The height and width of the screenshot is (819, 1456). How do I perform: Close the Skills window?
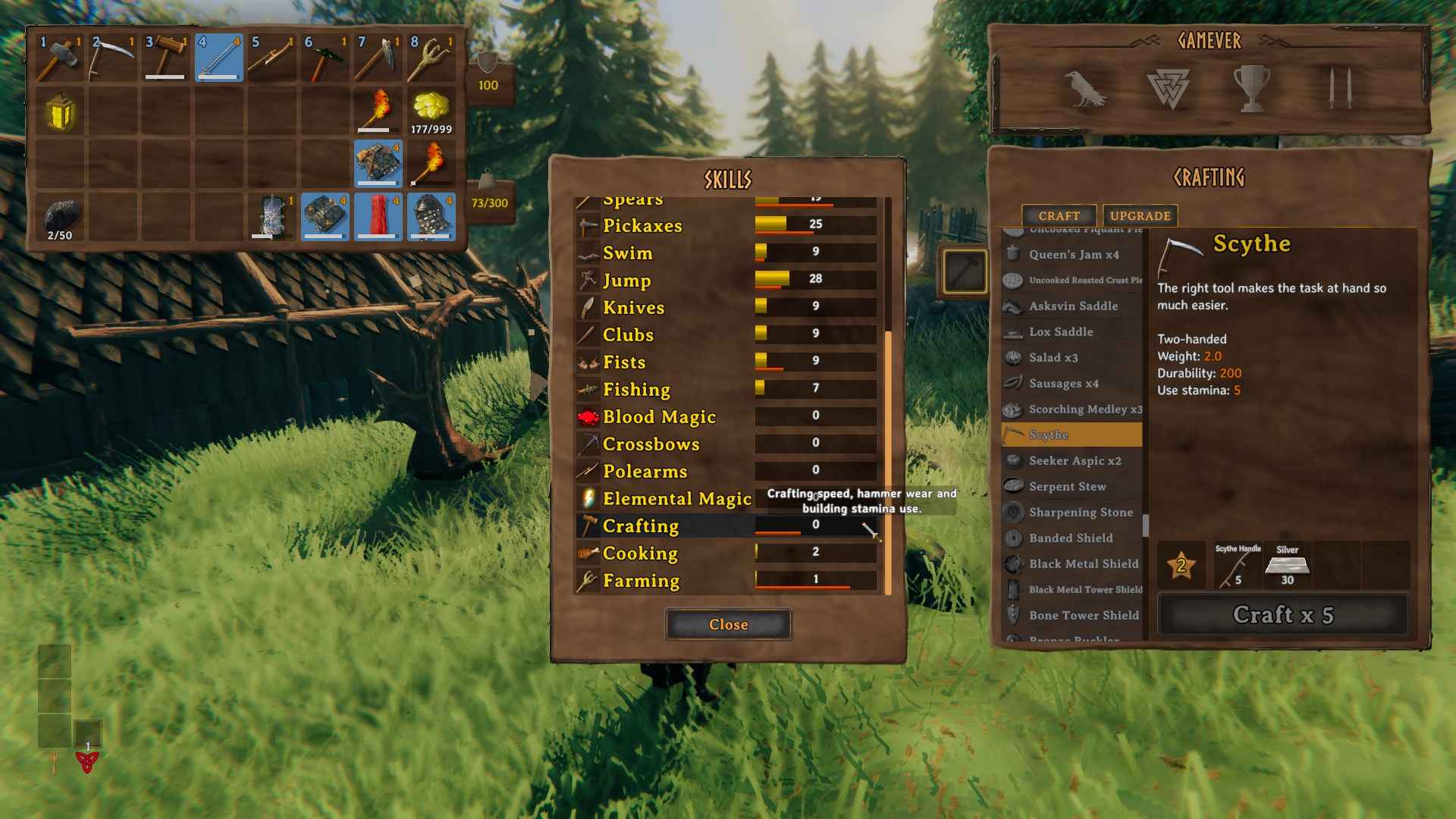coord(728,624)
